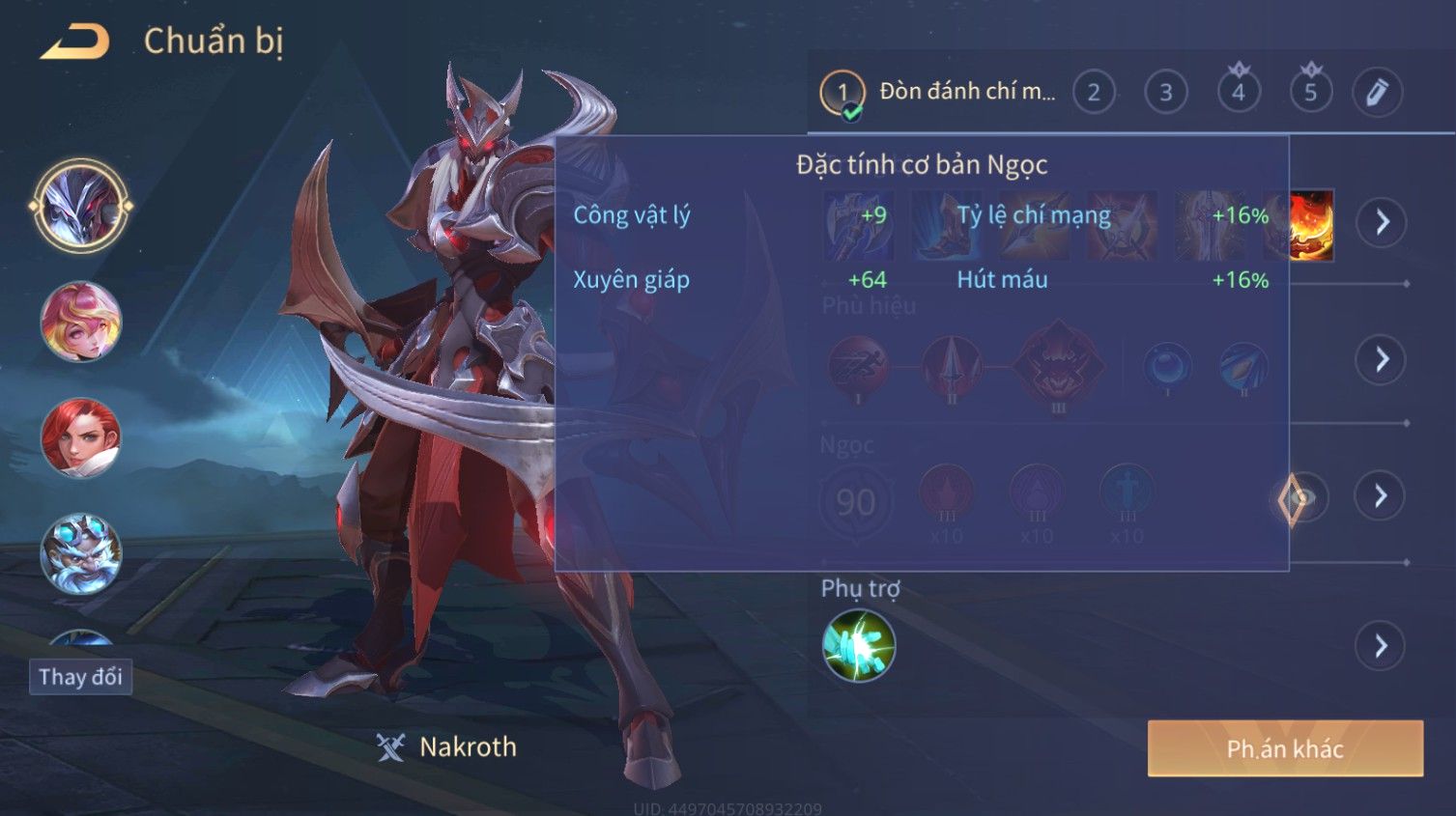The height and width of the screenshot is (816, 1456).
Task: Go back with the return arrow
Action: 75,42
